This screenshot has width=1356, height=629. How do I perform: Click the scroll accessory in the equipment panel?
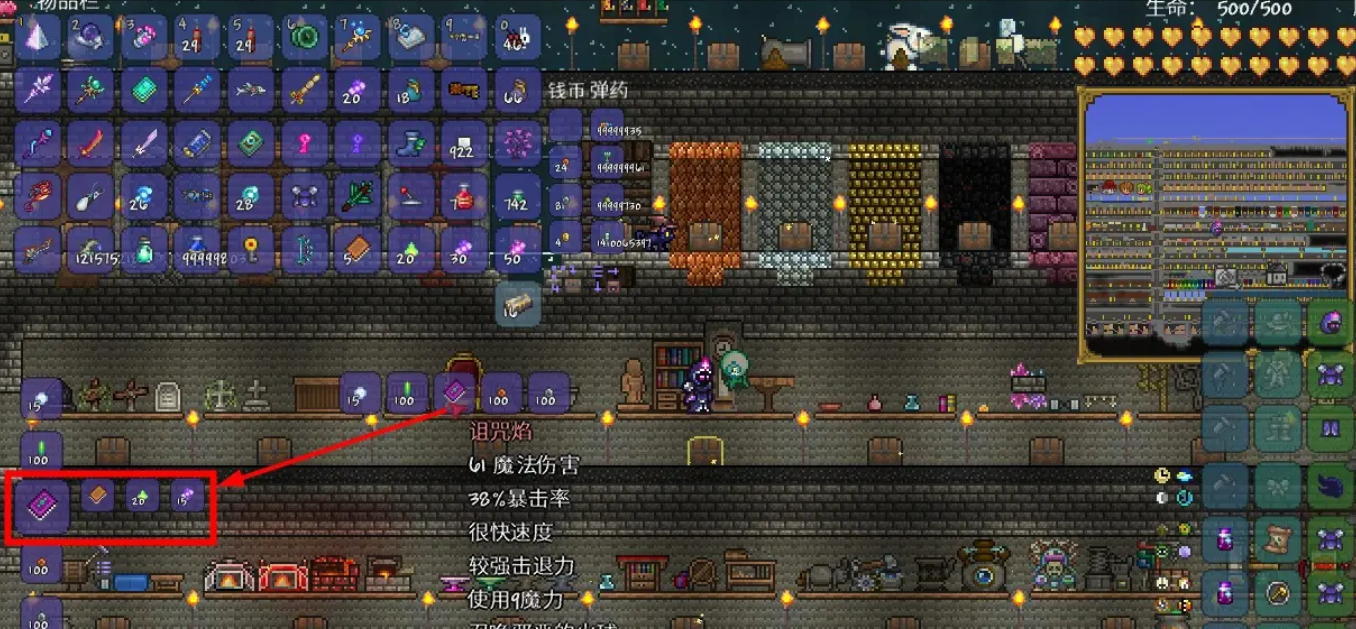click(x=1277, y=540)
